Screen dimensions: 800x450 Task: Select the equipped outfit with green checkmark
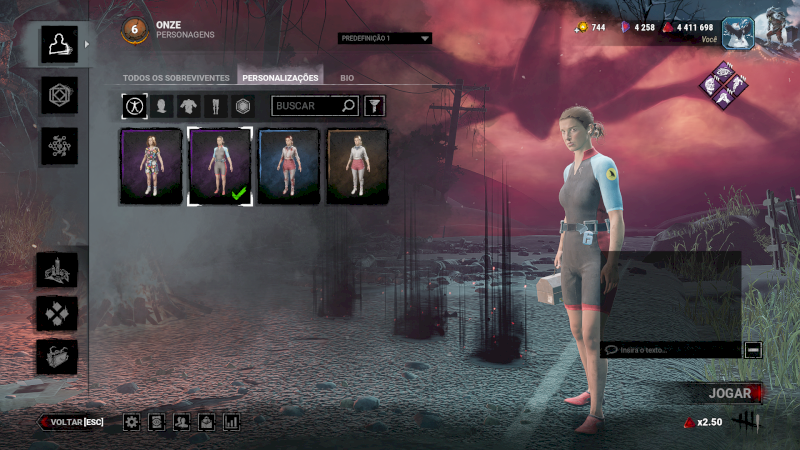point(220,166)
